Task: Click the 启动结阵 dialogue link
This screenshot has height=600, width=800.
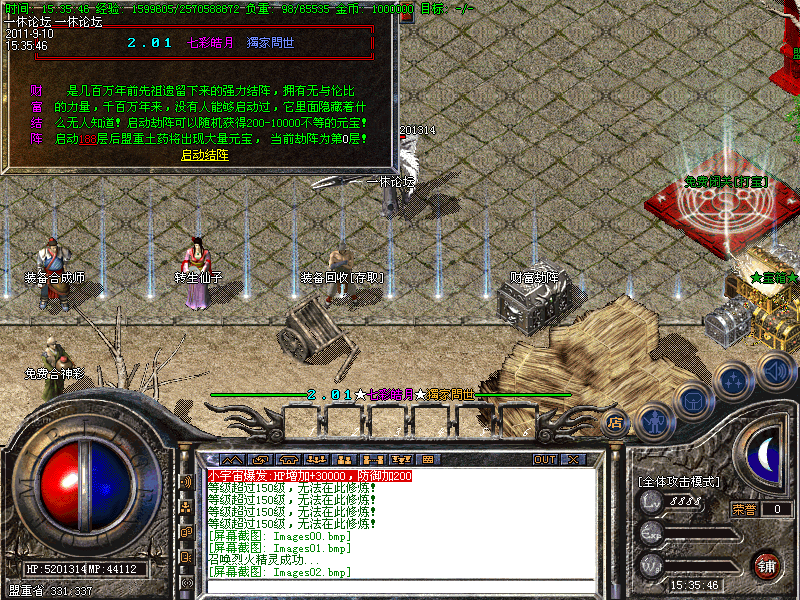Action: [204, 155]
